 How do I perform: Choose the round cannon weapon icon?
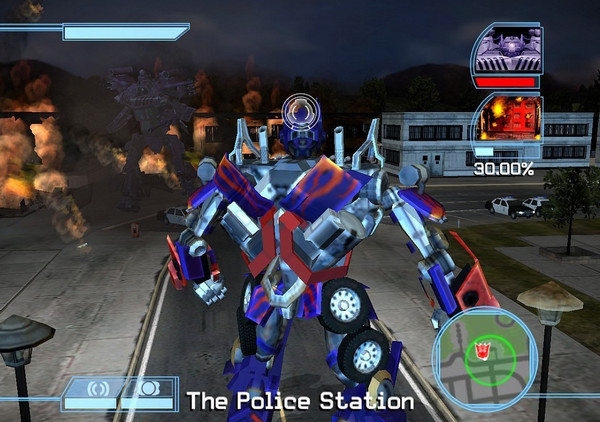click(147, 388)
